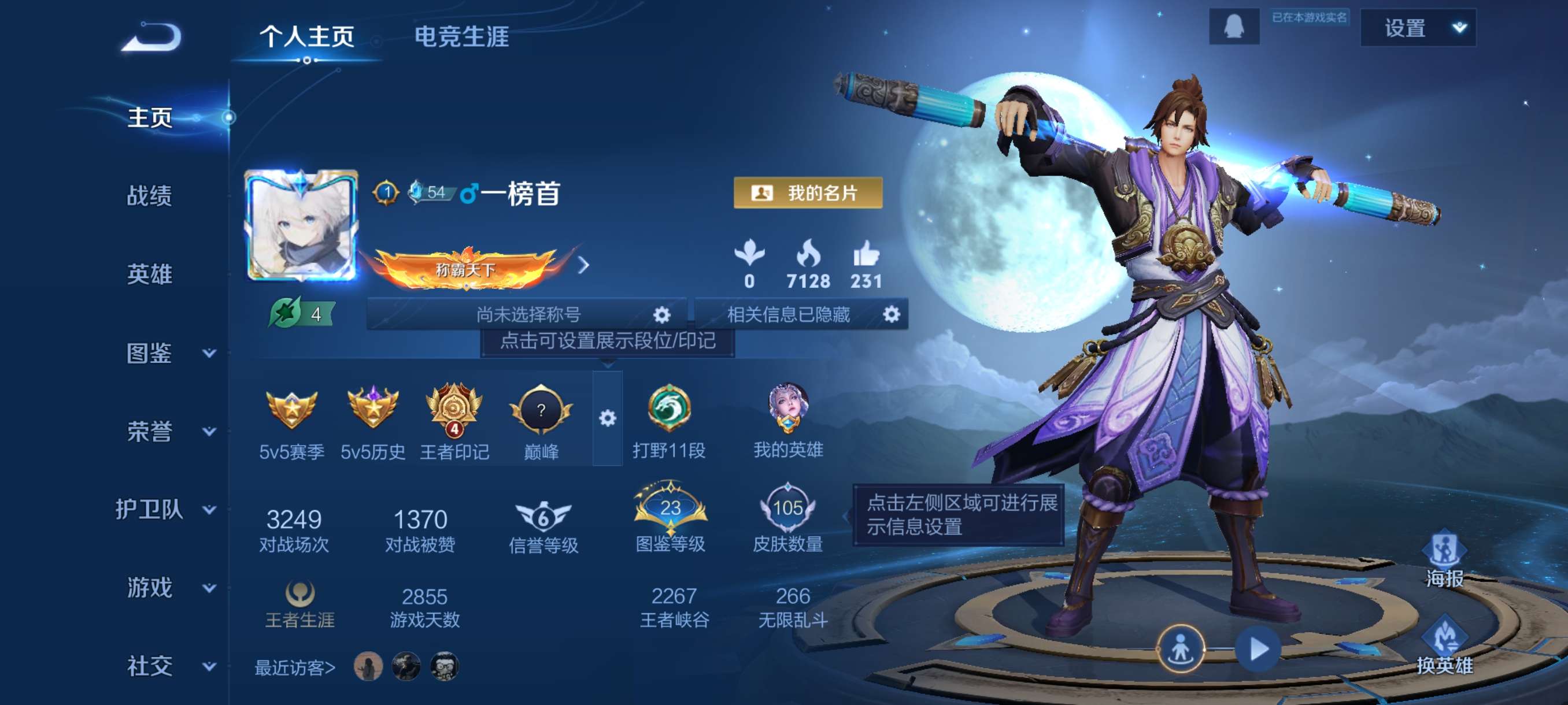Open the title settings gear beside 尚未选择称号
Image resolution: width=1568 pixels, height=705 pixels.
(x=664, y=315)
